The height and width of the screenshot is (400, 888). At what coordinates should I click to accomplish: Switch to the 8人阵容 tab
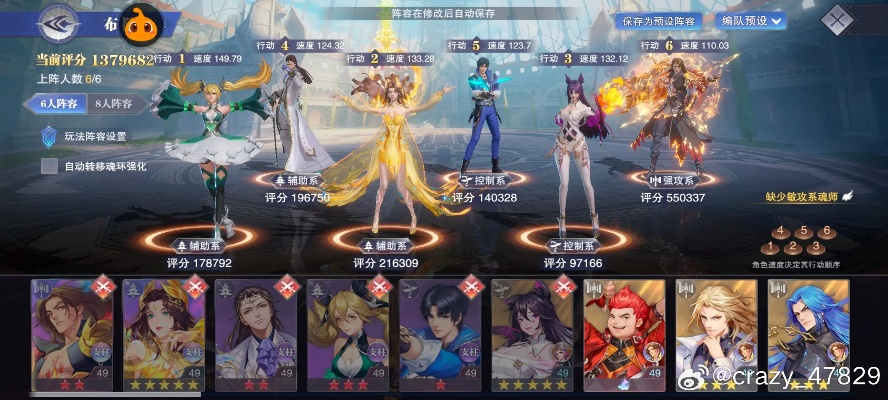(x=113, y=103)
